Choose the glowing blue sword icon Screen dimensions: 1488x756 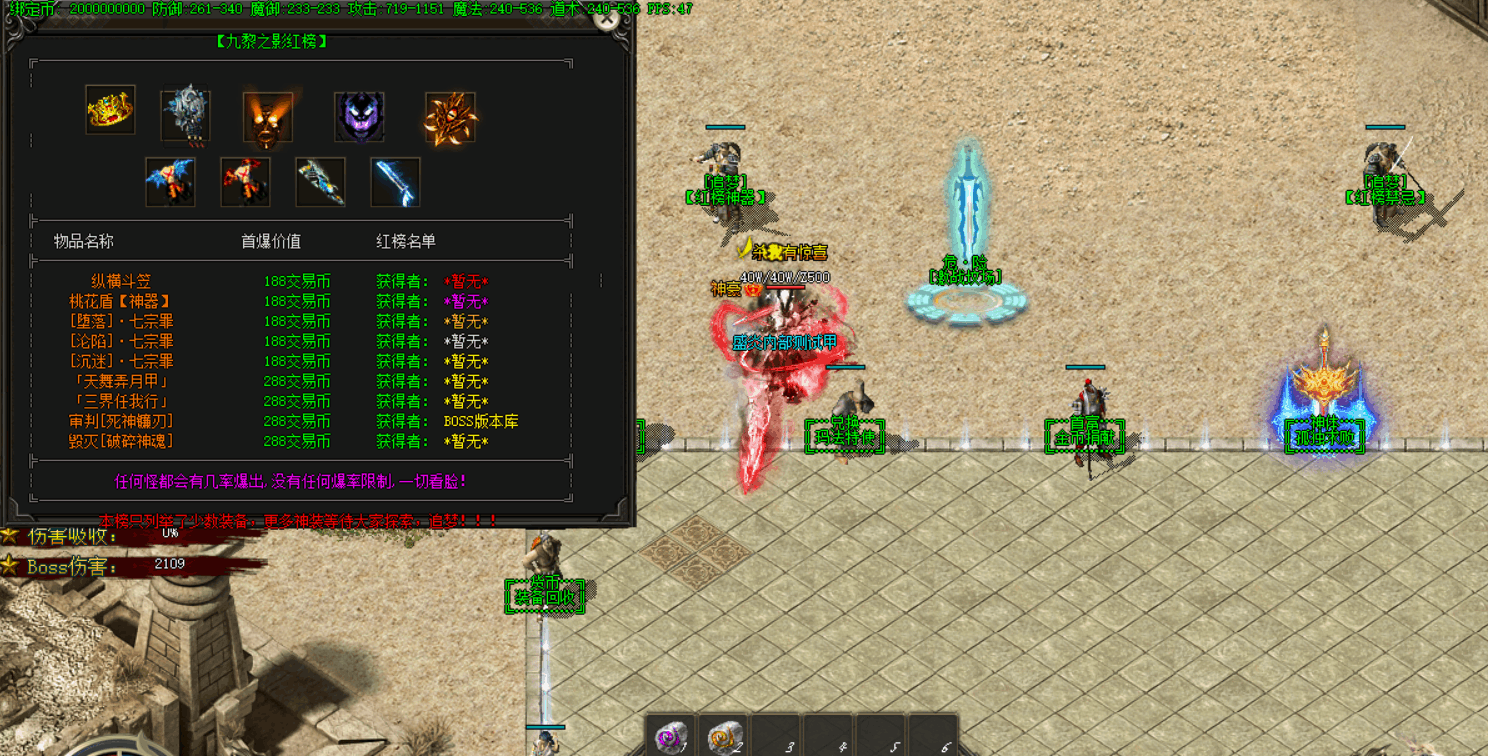coord(395,182)
